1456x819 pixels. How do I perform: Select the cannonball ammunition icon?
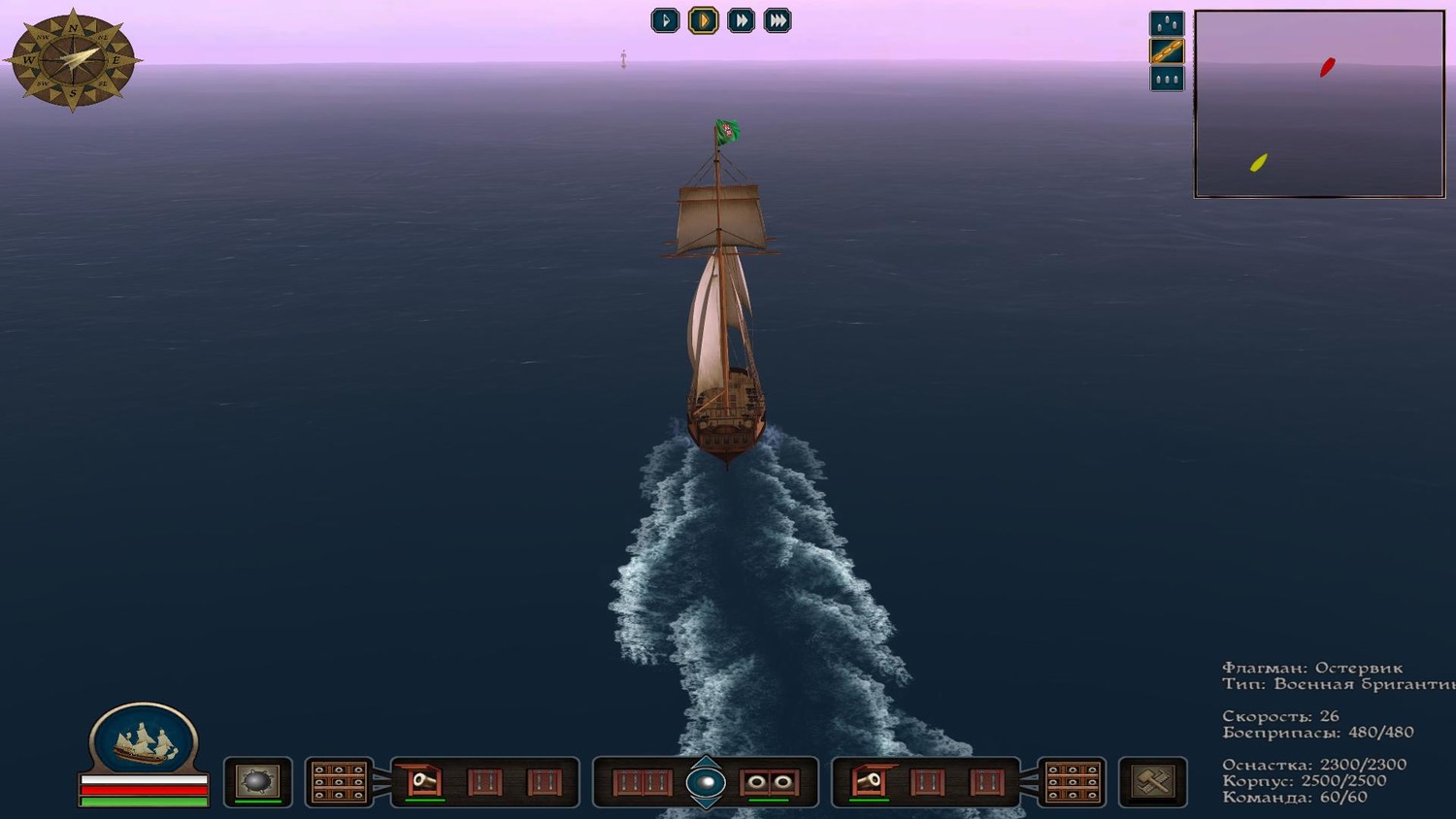click(x=257, y=781)
